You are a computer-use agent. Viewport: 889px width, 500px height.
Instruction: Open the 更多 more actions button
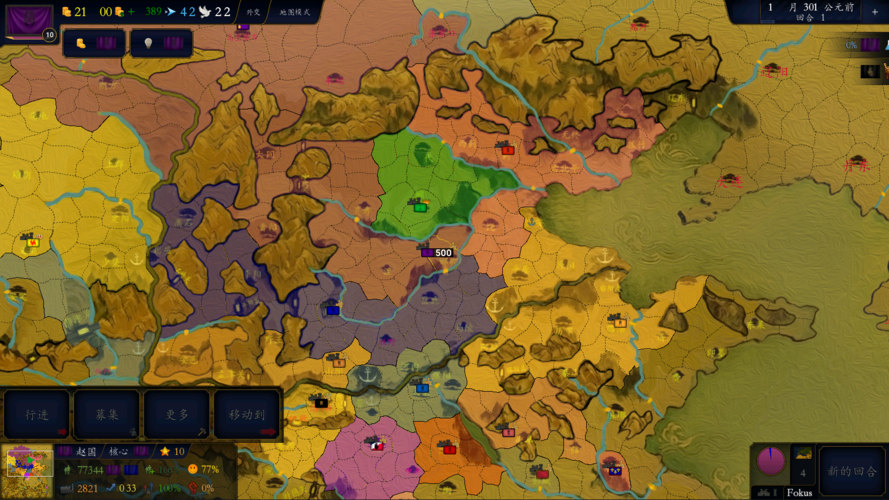point(177,414)
